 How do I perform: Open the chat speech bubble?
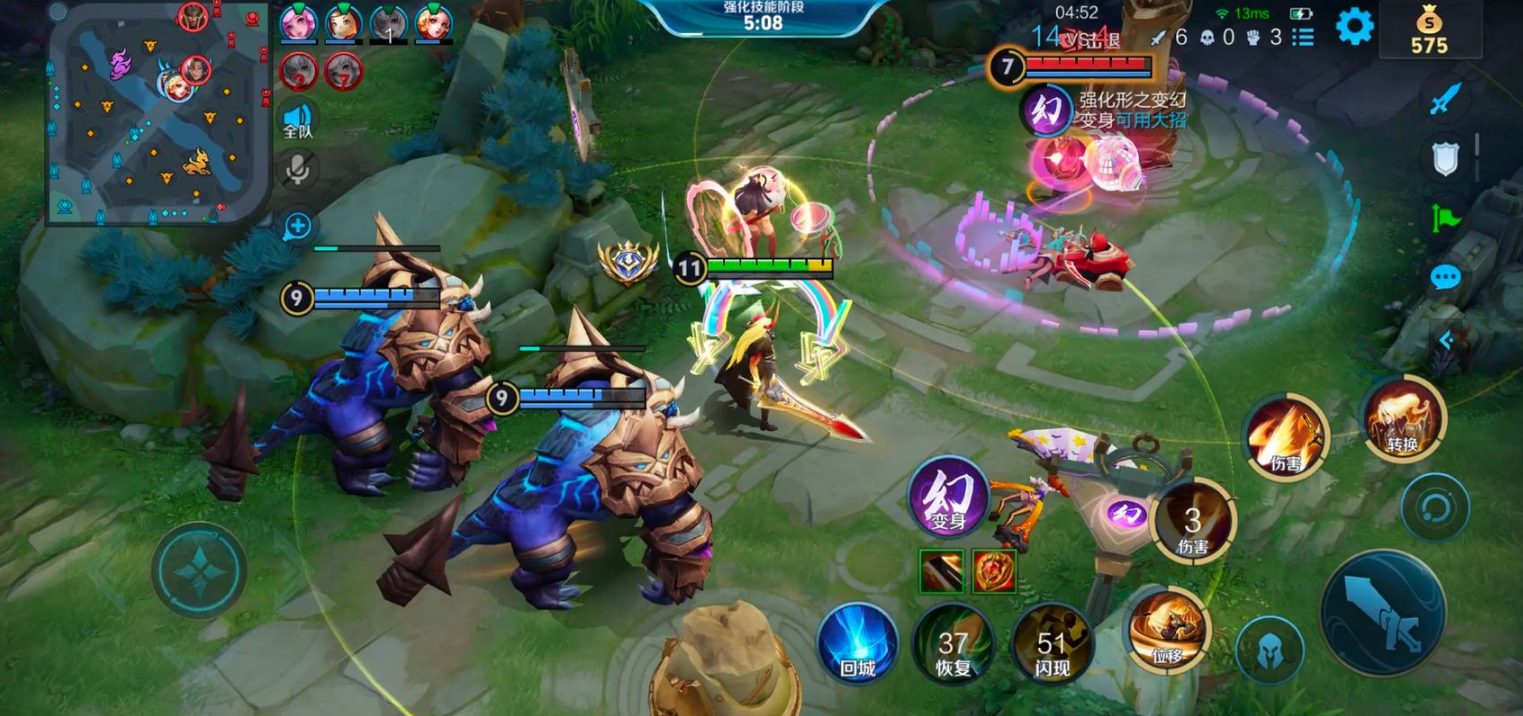(1445, 277)
